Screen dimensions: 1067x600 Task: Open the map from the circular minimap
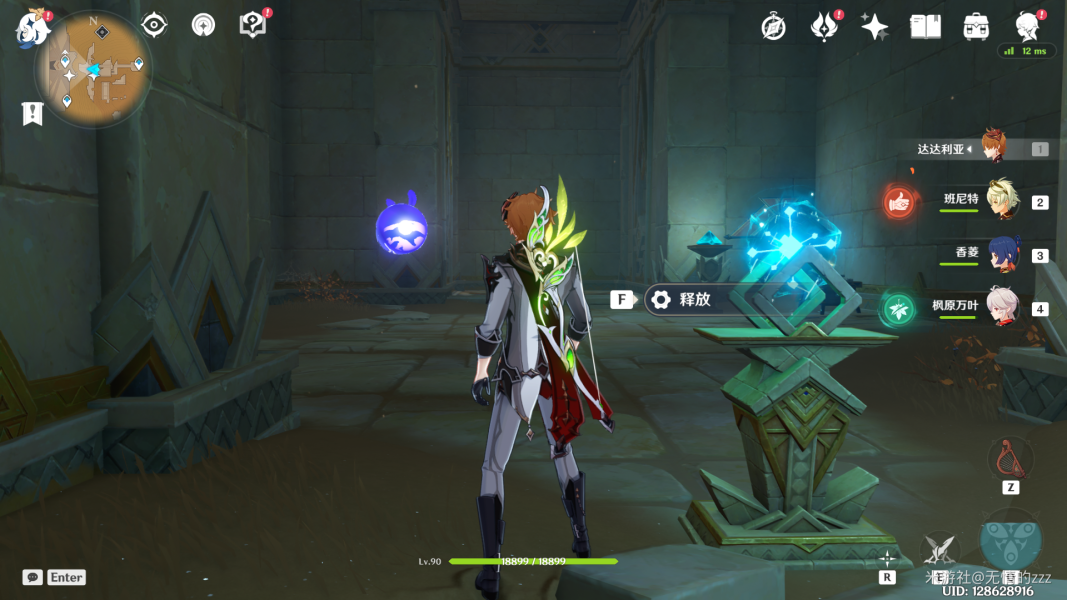(x=93, y=69)
